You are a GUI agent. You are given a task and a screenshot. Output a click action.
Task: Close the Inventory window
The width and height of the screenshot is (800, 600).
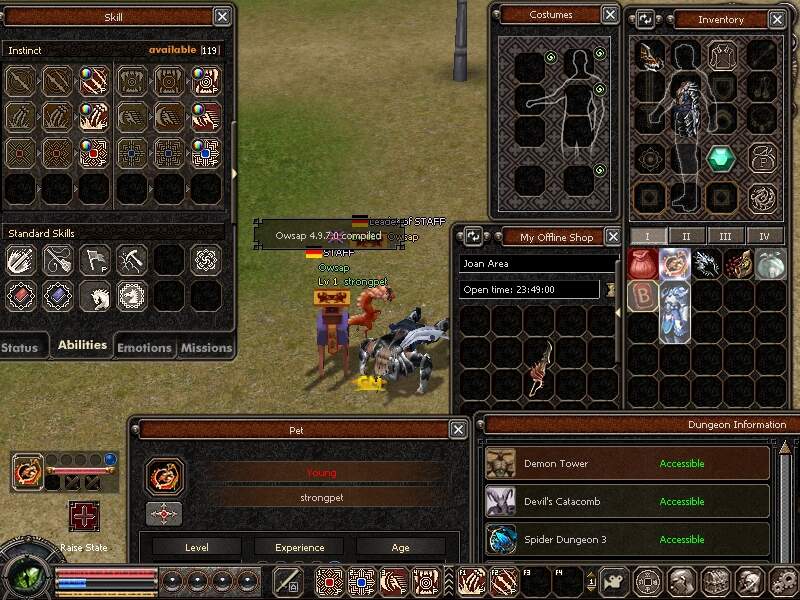pyautogui.click(x=779, y=19)
